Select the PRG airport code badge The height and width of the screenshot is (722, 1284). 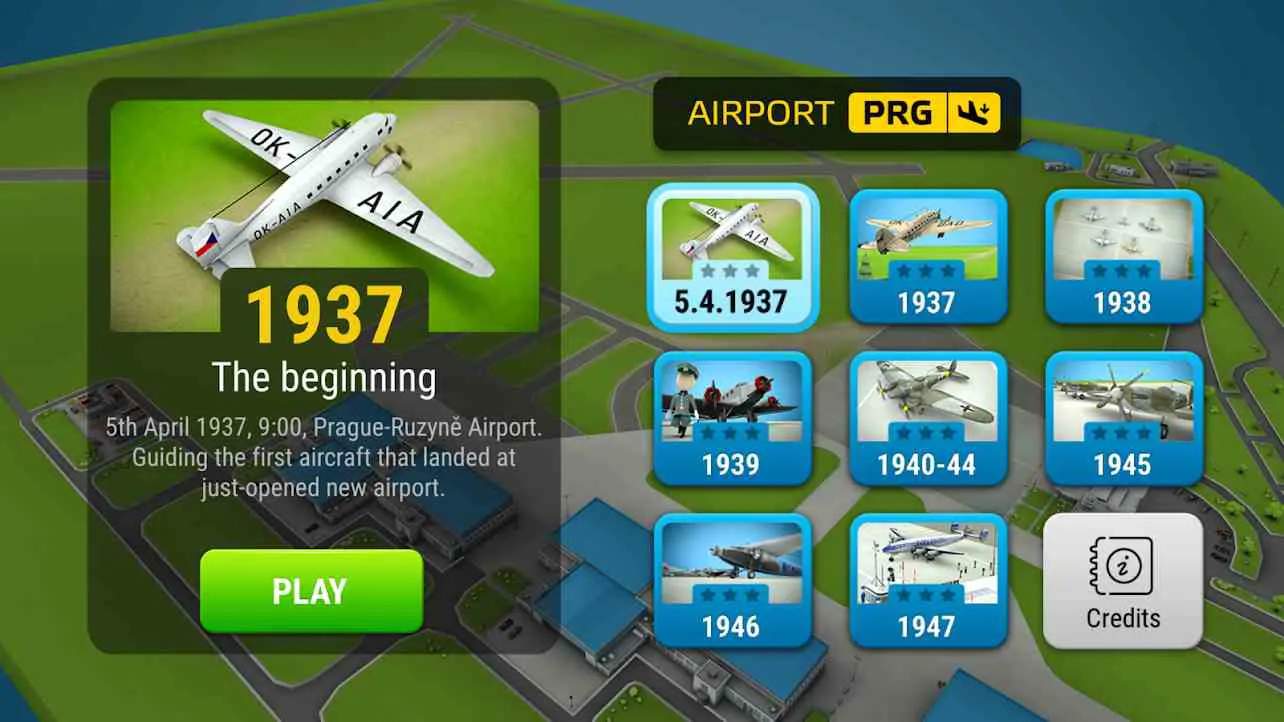click(x=898, y=113)
